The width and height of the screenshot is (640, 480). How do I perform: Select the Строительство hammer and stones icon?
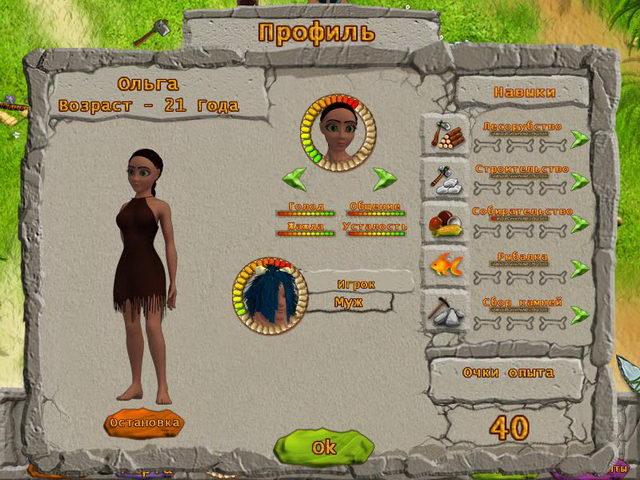(x=445, y=178)
